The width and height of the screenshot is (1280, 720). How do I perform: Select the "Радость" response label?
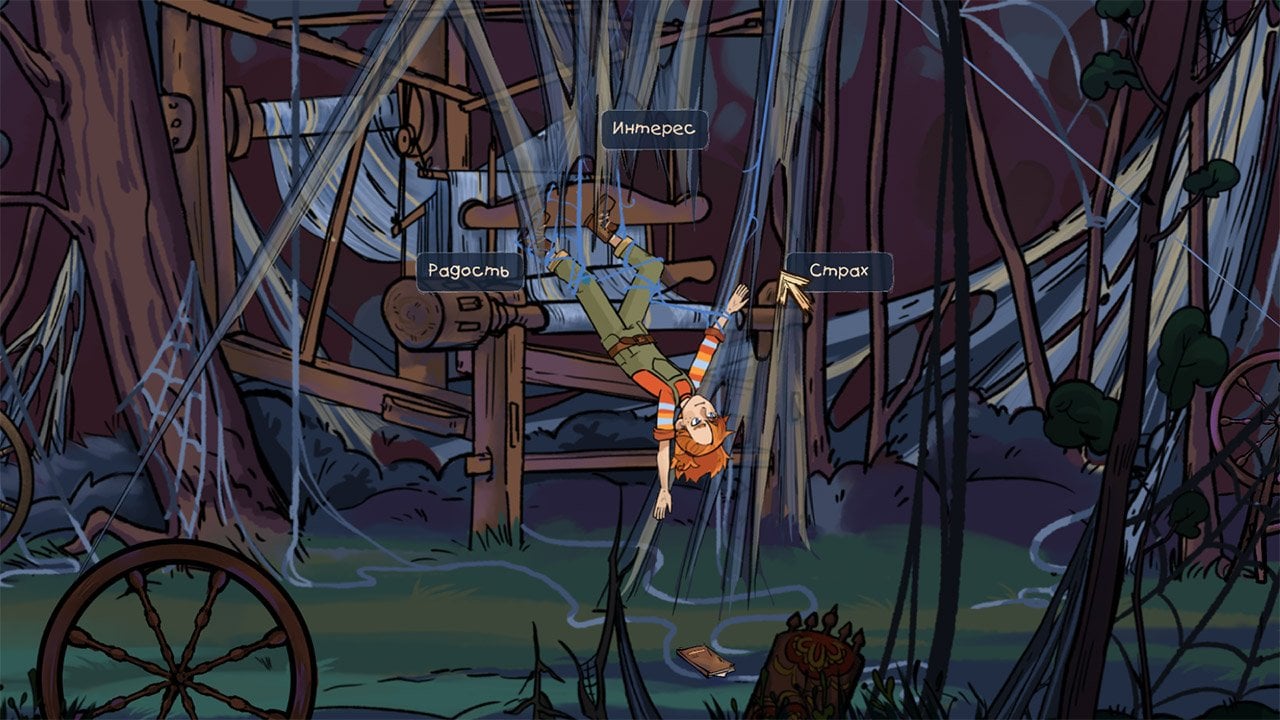pyautogui.click(x=469, y=271)
